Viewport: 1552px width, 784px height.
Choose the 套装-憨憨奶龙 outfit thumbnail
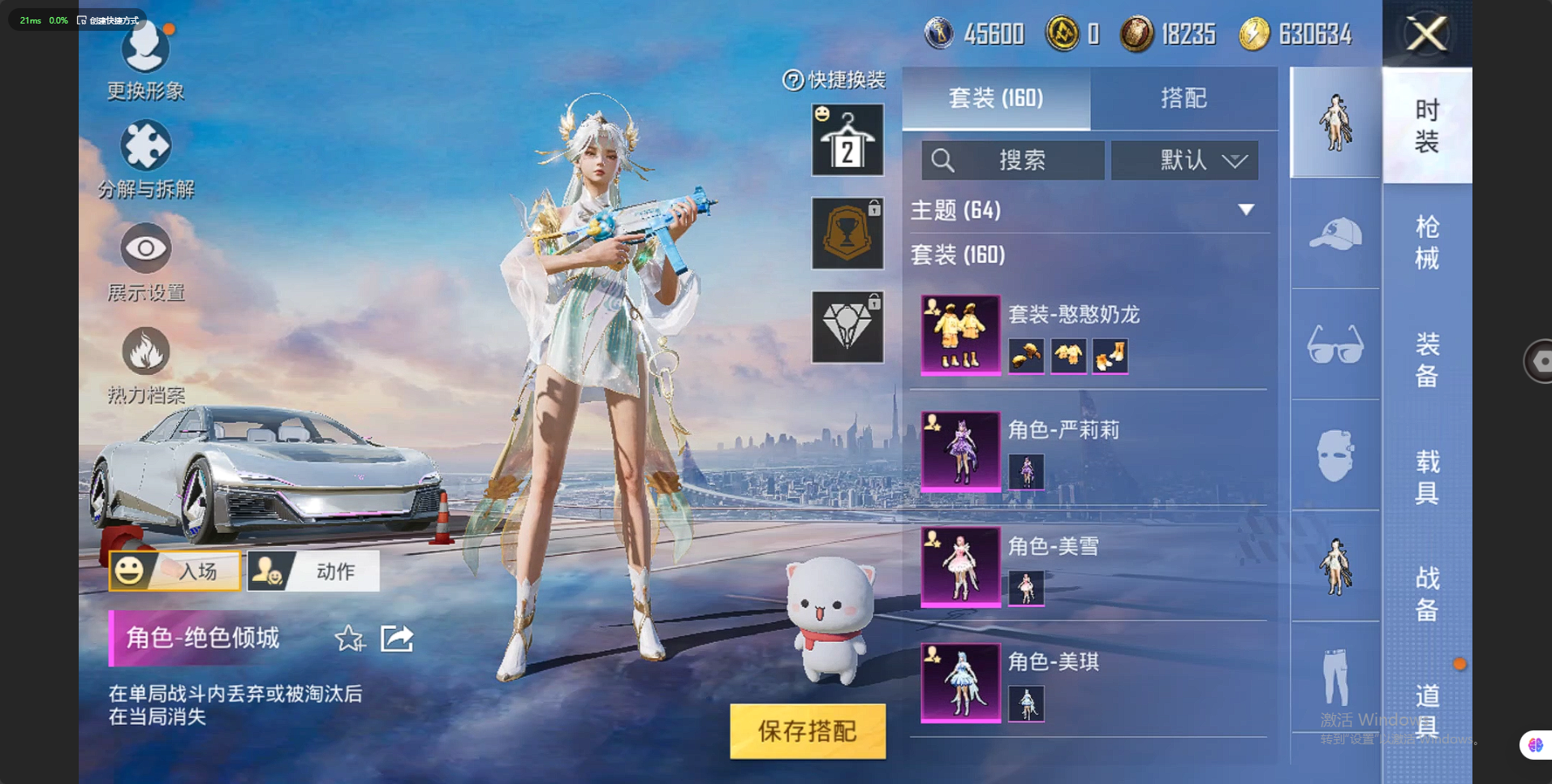(960, 334)
